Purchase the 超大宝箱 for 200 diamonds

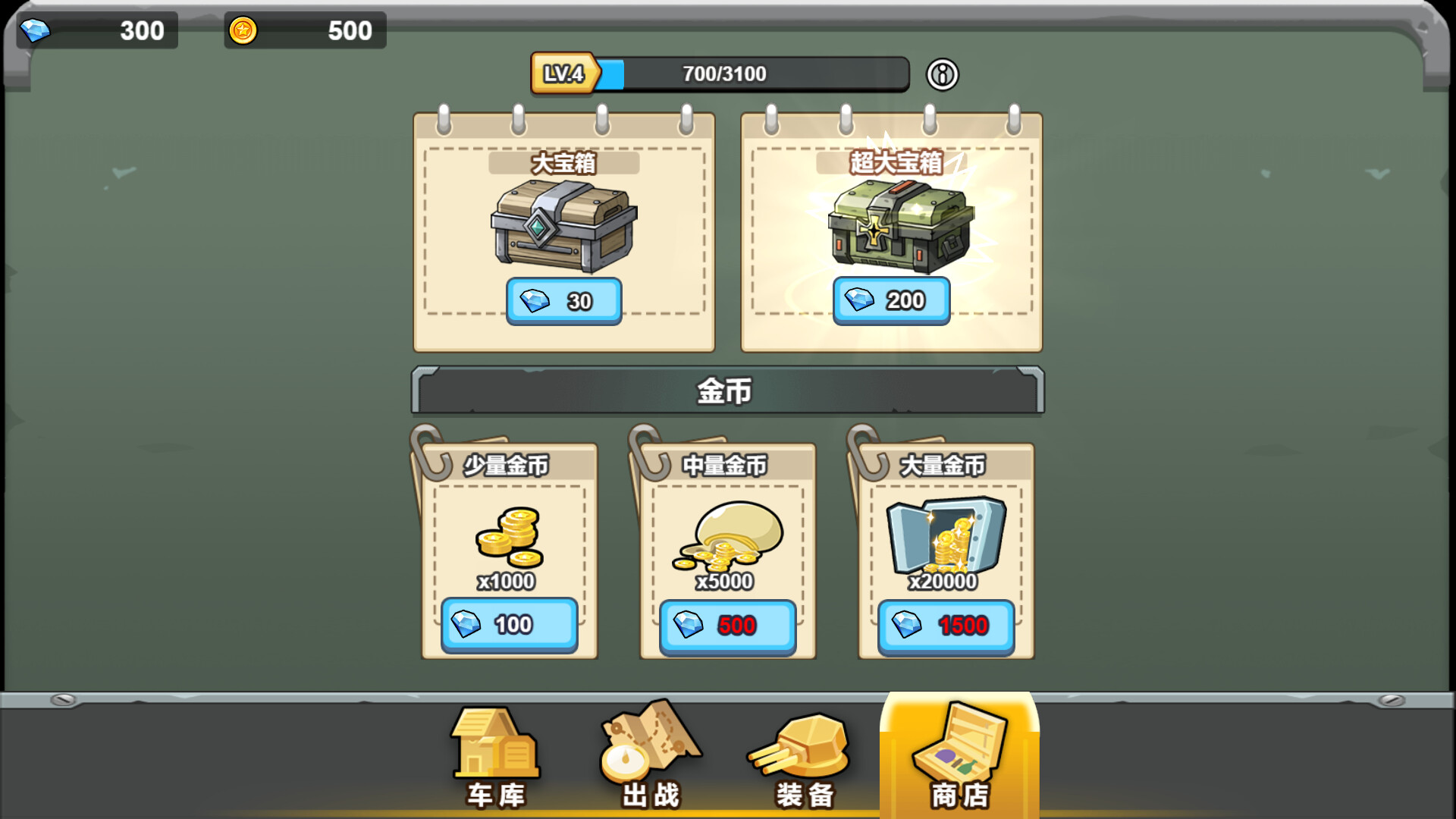[891, 300]
